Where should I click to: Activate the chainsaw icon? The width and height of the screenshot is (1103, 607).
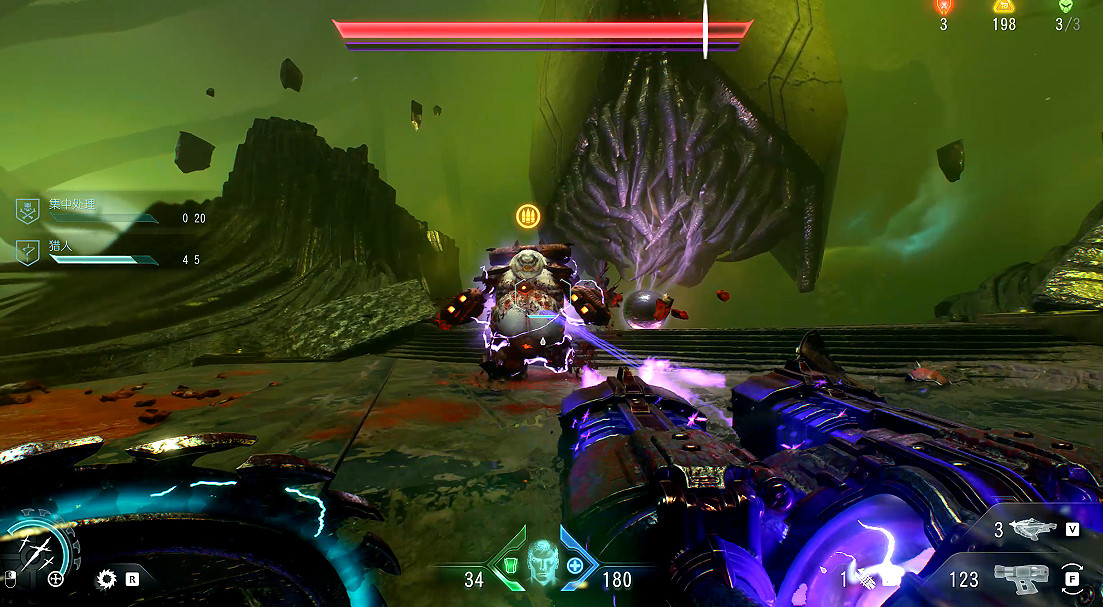pyautogui.click(x=106, y=578)
